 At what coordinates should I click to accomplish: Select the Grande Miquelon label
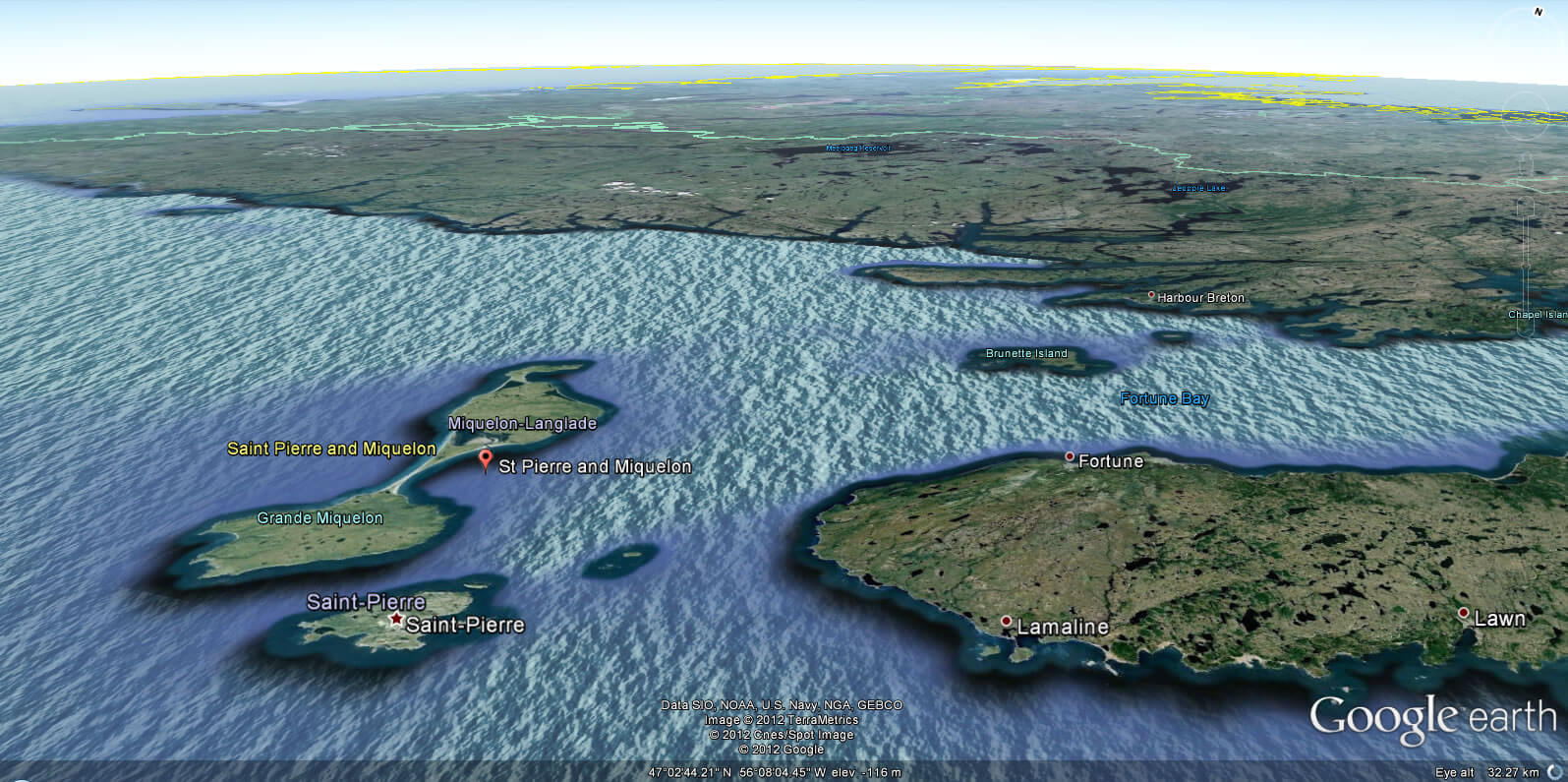[x=319, y=517]
